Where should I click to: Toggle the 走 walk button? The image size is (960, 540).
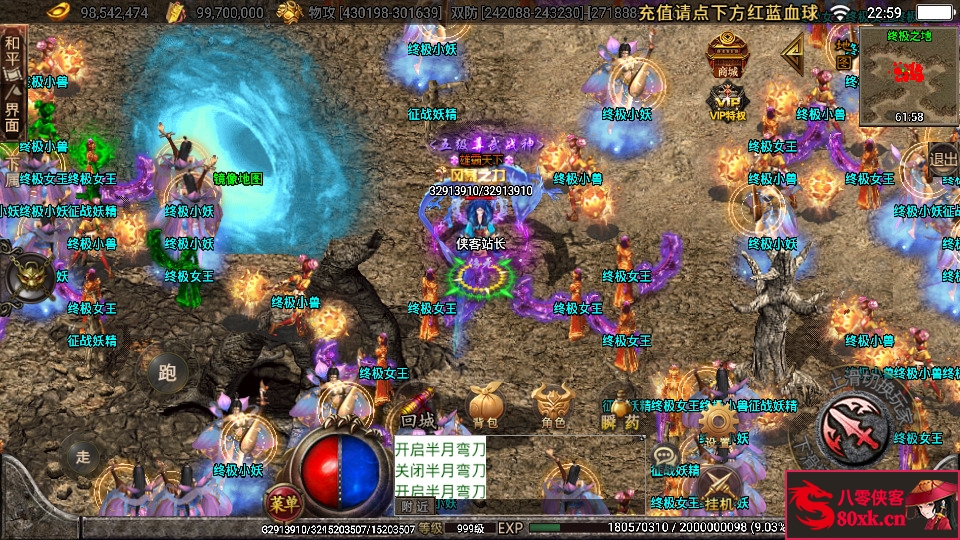[83, 456]
